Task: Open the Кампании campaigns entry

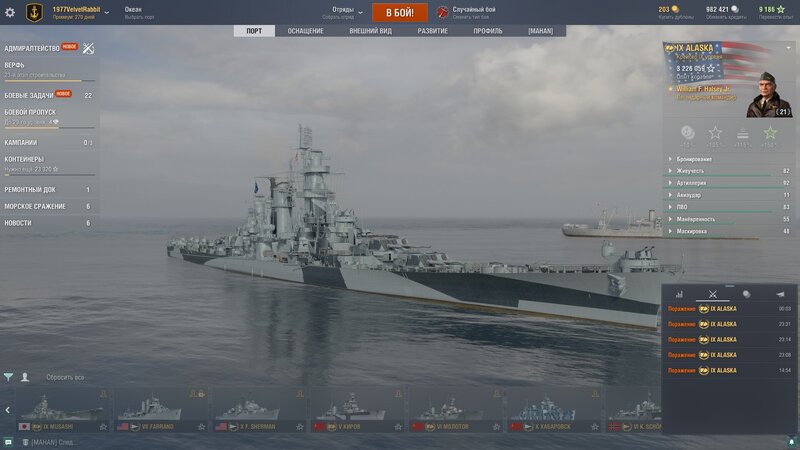Action: 21,142
